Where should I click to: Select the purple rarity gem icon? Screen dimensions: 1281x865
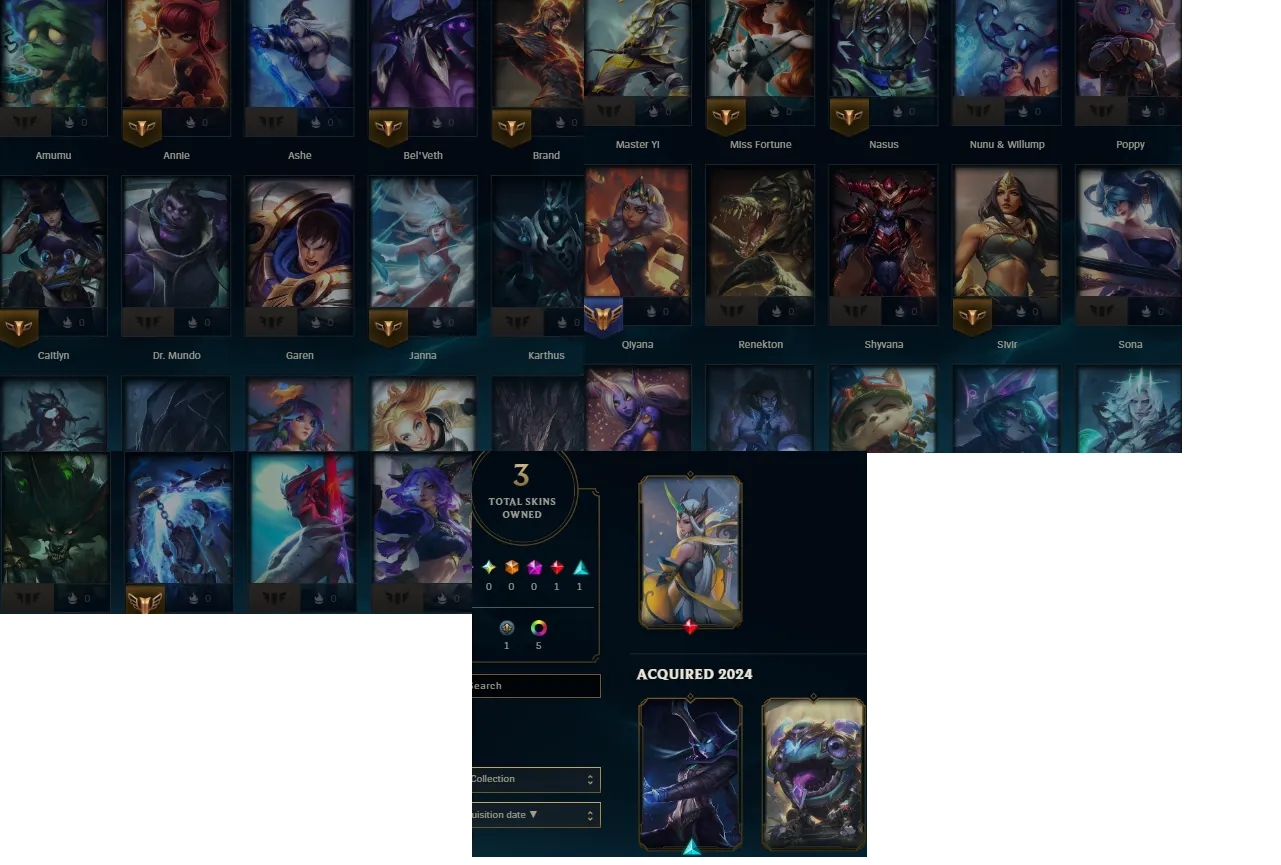(533, 568)
